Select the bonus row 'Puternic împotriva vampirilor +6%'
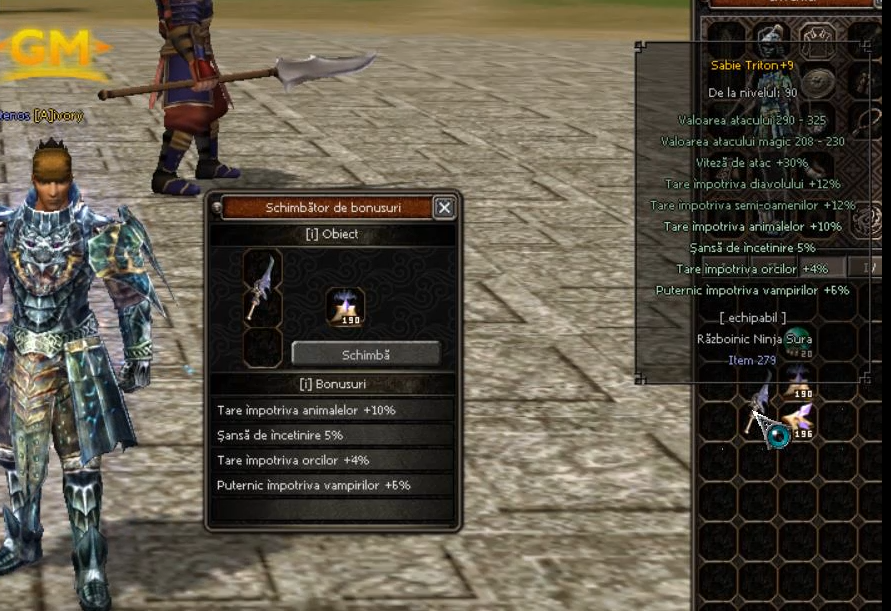Image resolution: width=891 pixels, height=611 pixels. (330, 485)
